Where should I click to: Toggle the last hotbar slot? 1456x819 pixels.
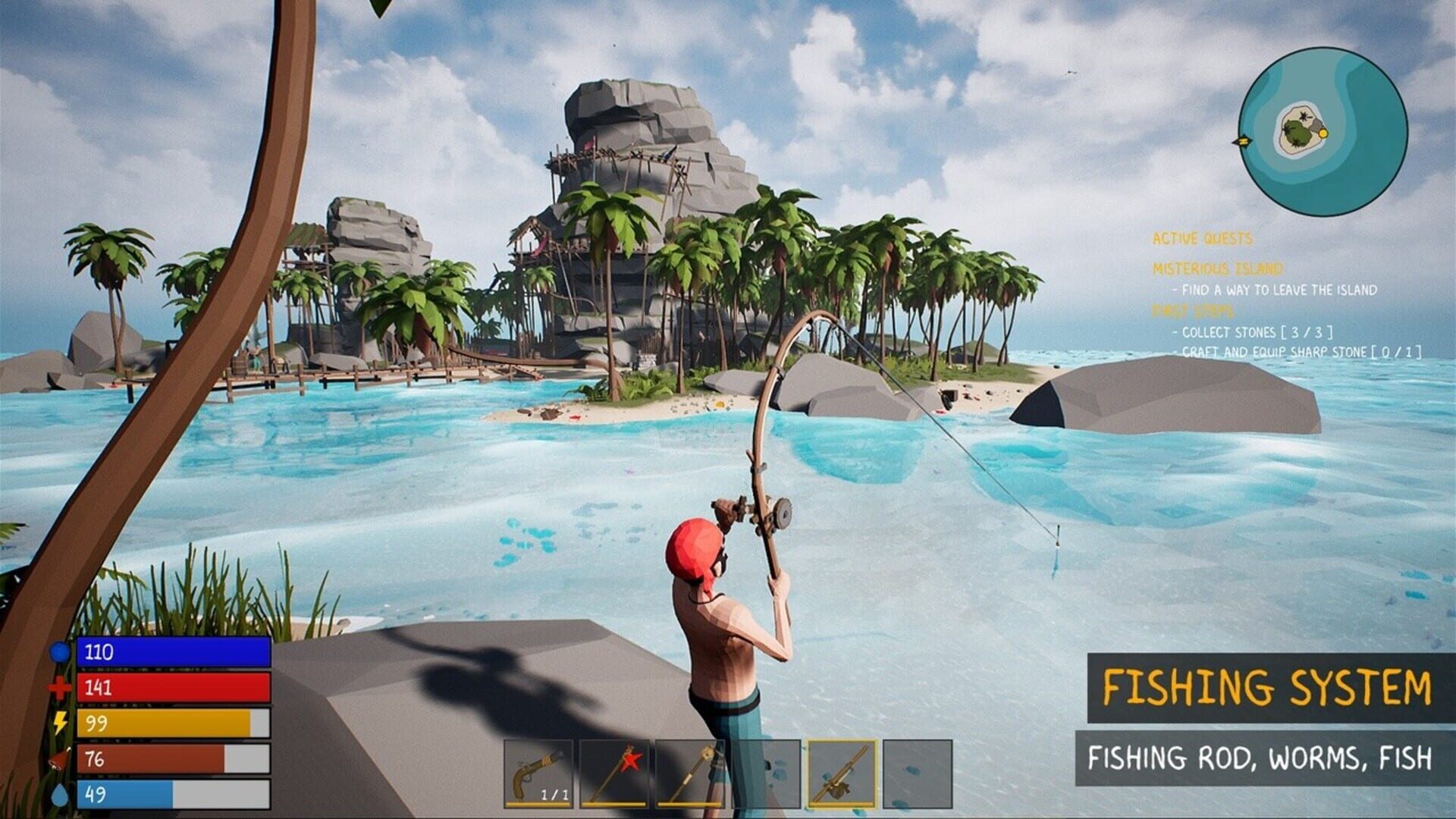(x=918, y=773)
